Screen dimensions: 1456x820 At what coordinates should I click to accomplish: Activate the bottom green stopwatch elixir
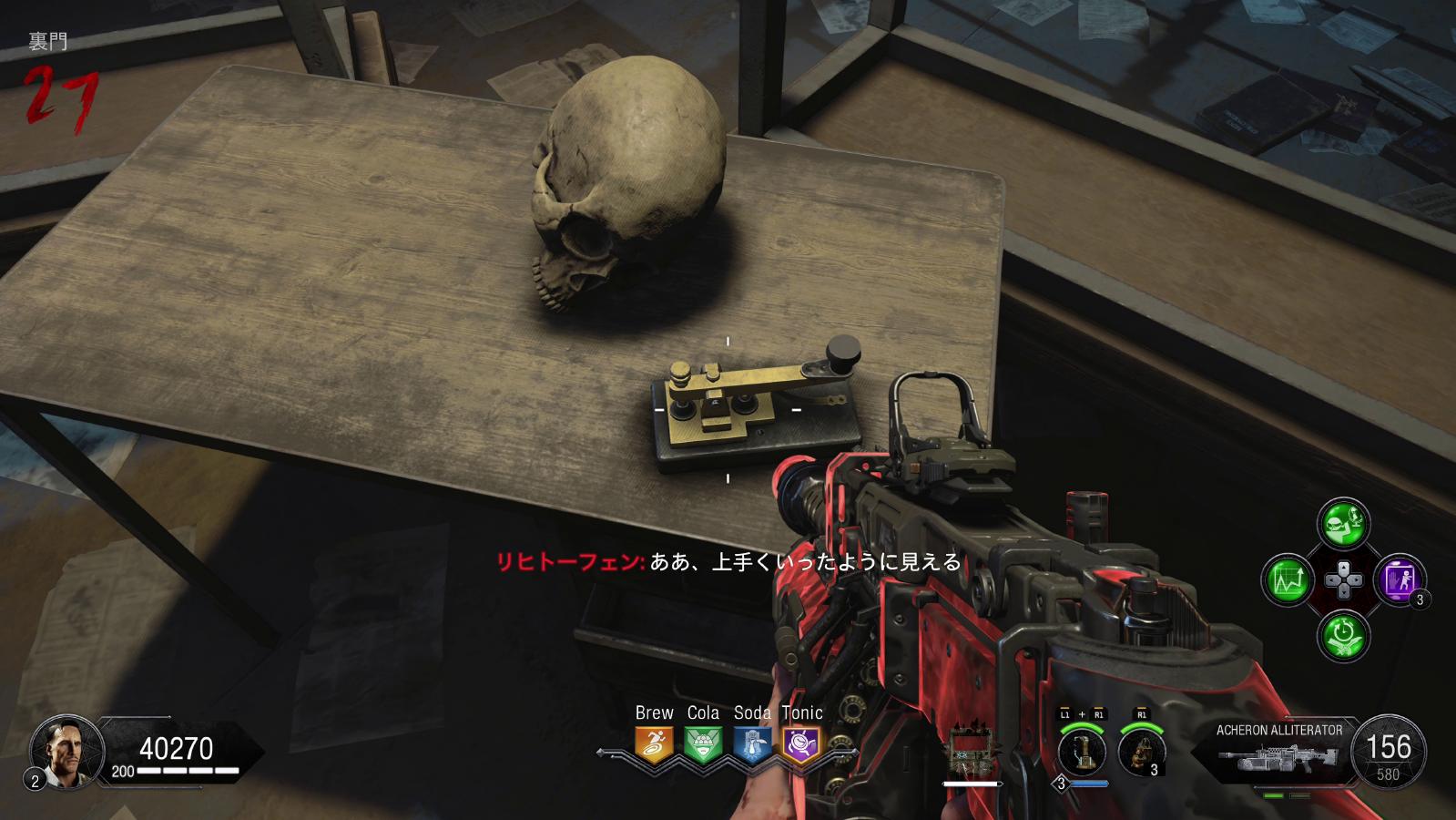1343,635
